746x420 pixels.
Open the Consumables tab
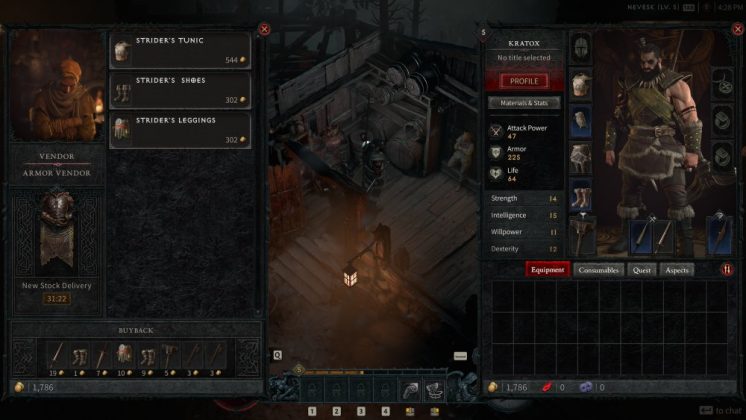(599, 270)
